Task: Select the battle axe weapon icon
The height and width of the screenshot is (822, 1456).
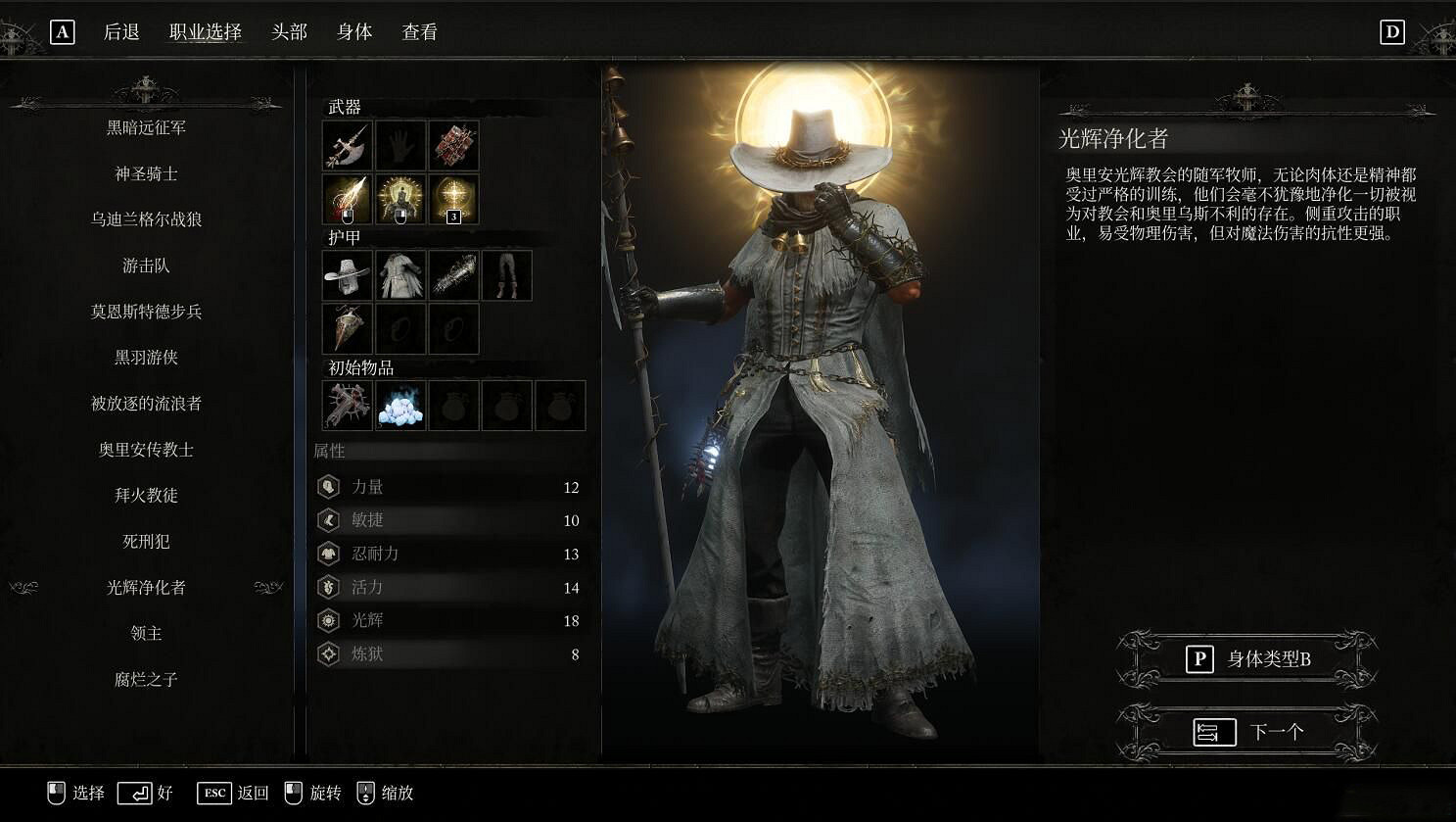Action: click(346, 145)
